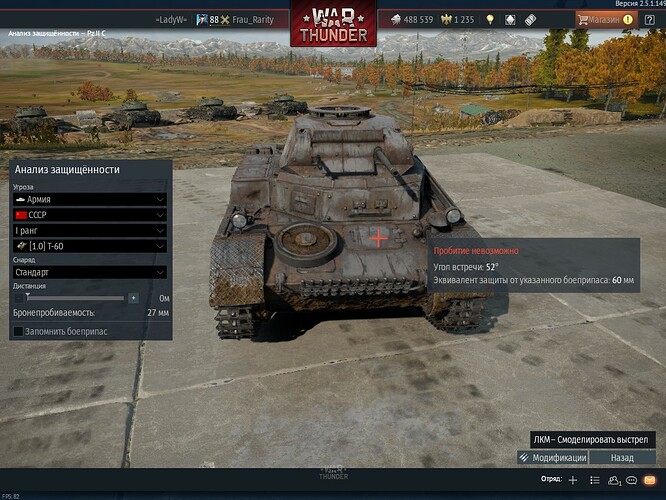Image resolution: width=666 pixels, height=500 pixels.
Task: Open the help question mark button
Action: [x=649, y=19]
